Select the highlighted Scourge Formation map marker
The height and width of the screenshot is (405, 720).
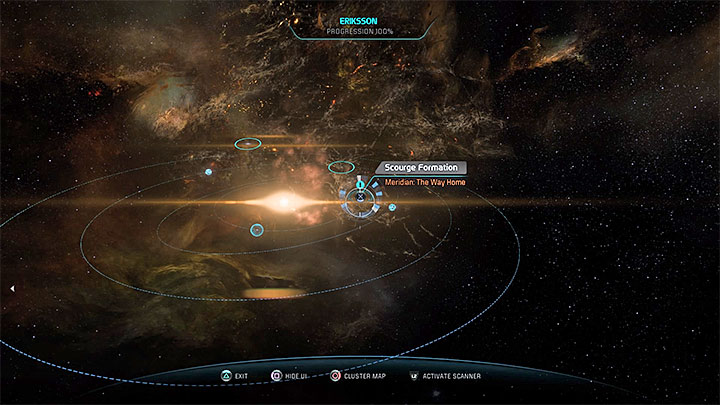click(x=359, y=198)
